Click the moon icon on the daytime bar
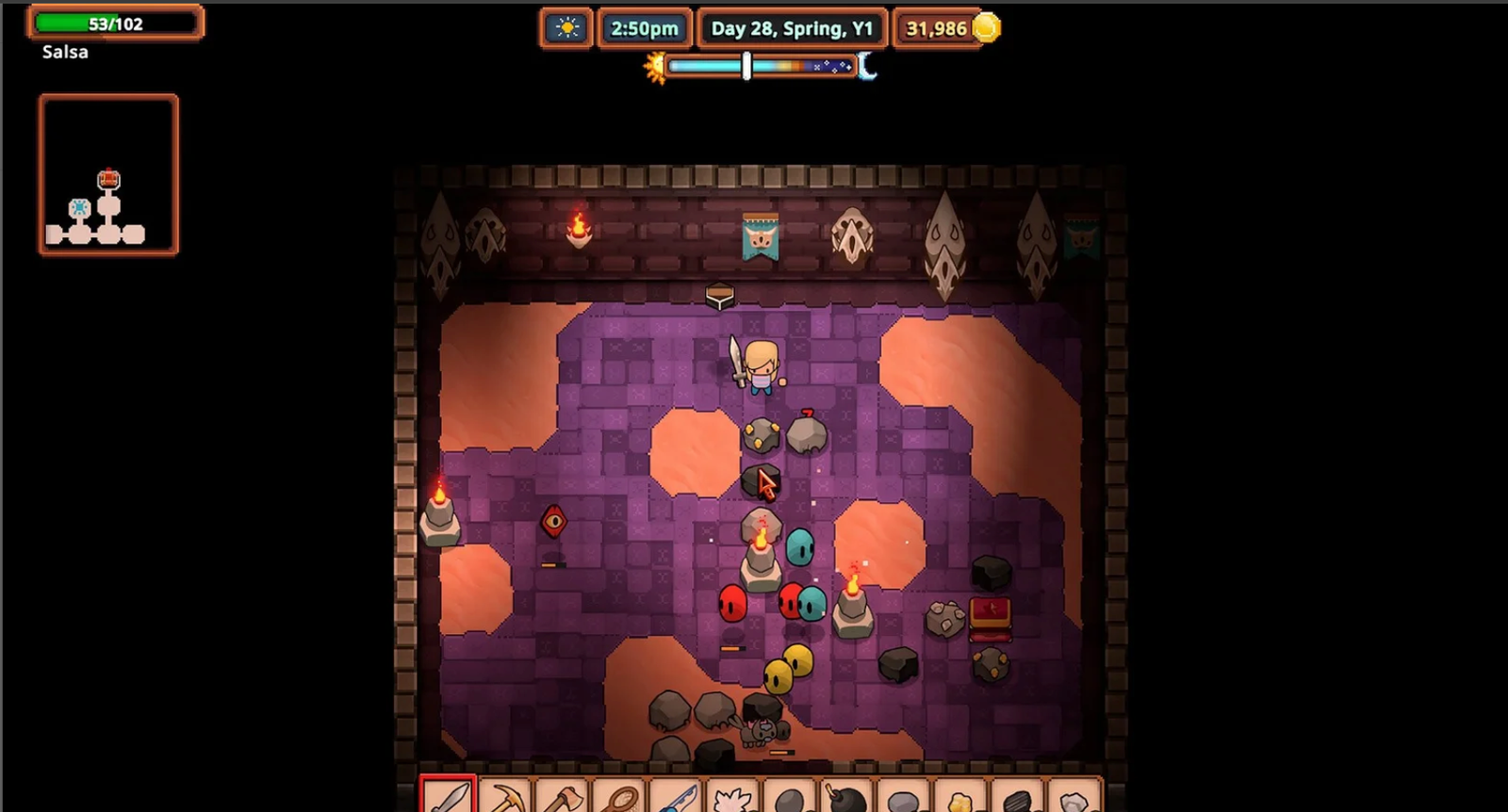The height and width of the screenshot is (812, 1508). [x=868, y=67]
